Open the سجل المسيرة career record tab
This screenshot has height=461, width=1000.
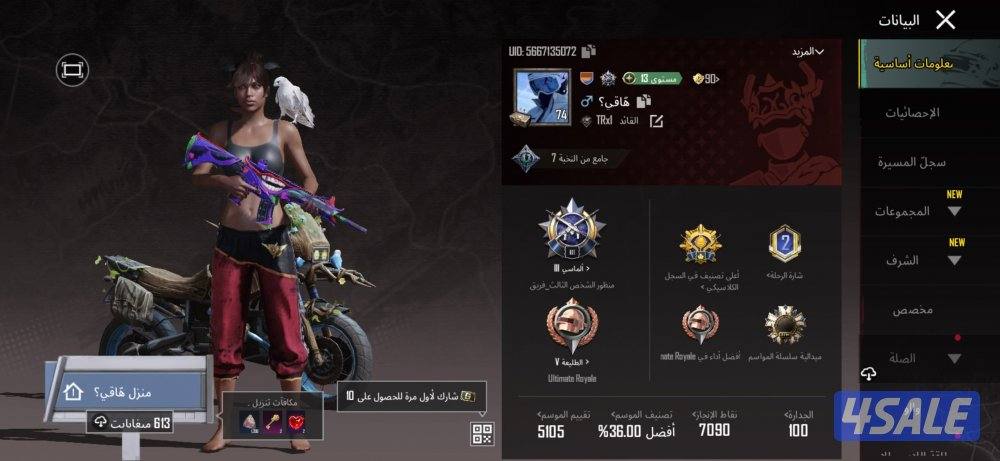click(x=911, y=162)
